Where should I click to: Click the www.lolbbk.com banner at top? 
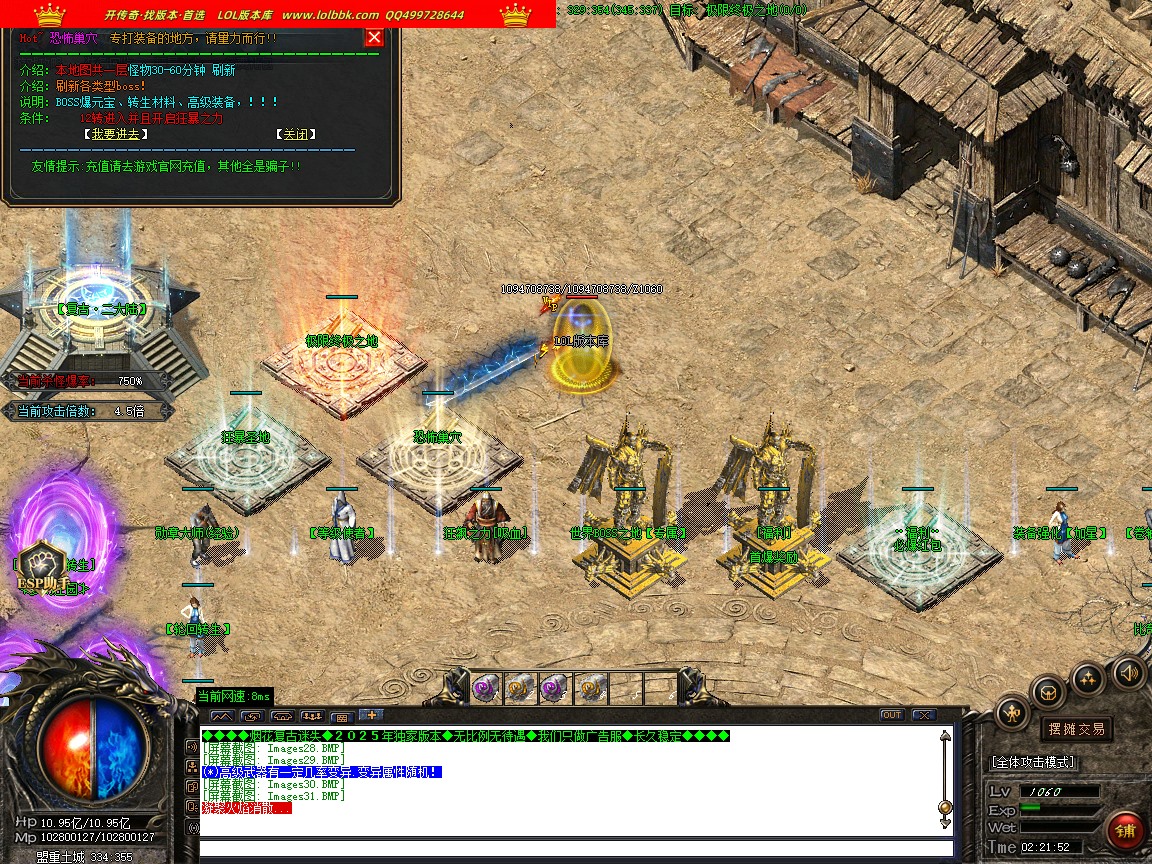(x=330, y=15)
